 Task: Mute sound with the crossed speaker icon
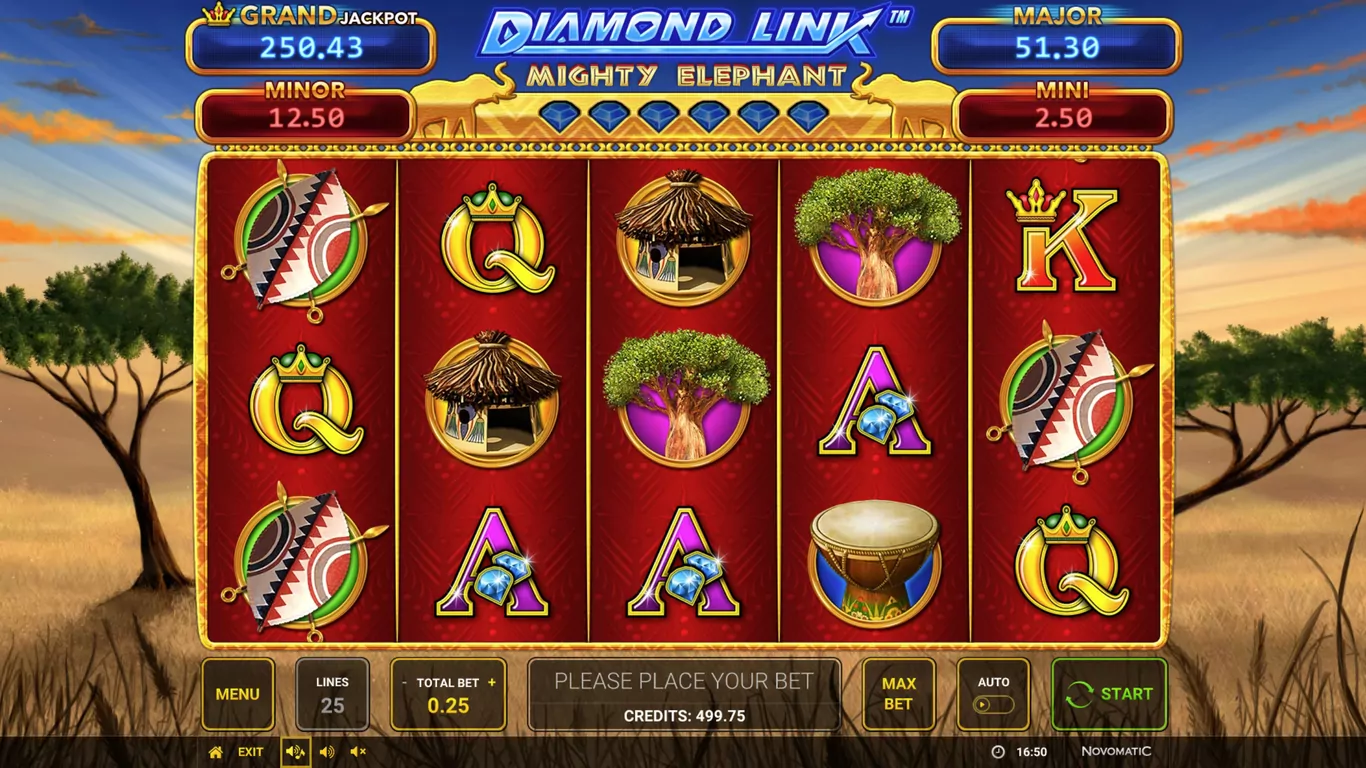coord(358,752)
